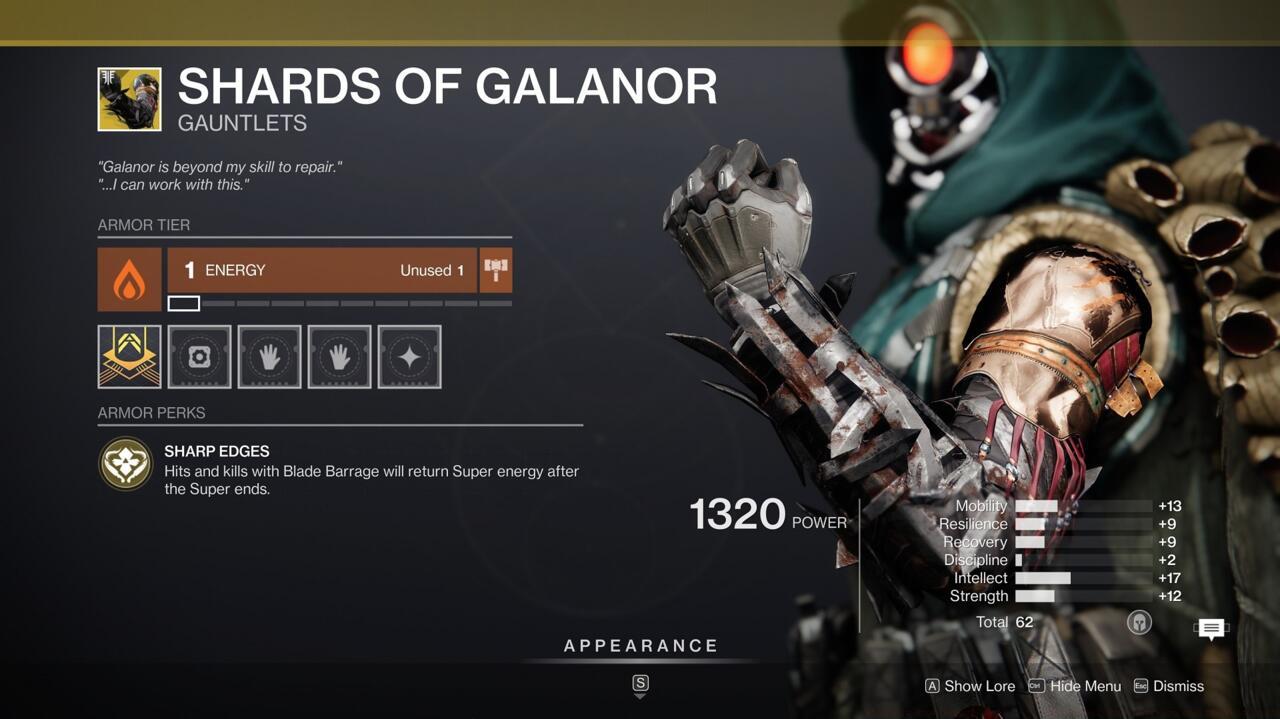Open the general armor mod gear slot
This screenshot has height=719, width=1280.
[x=199, y=356]
